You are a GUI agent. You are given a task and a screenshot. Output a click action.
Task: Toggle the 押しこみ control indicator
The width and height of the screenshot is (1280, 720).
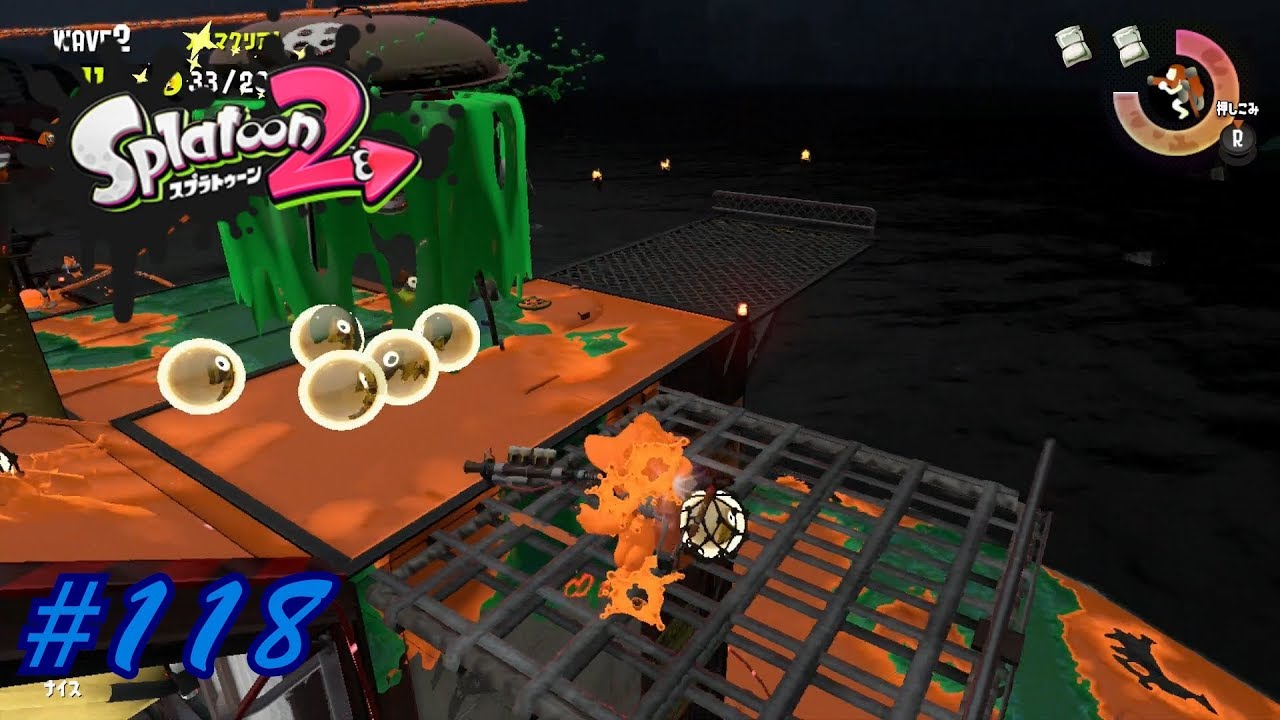click(x=1238, y=108)
